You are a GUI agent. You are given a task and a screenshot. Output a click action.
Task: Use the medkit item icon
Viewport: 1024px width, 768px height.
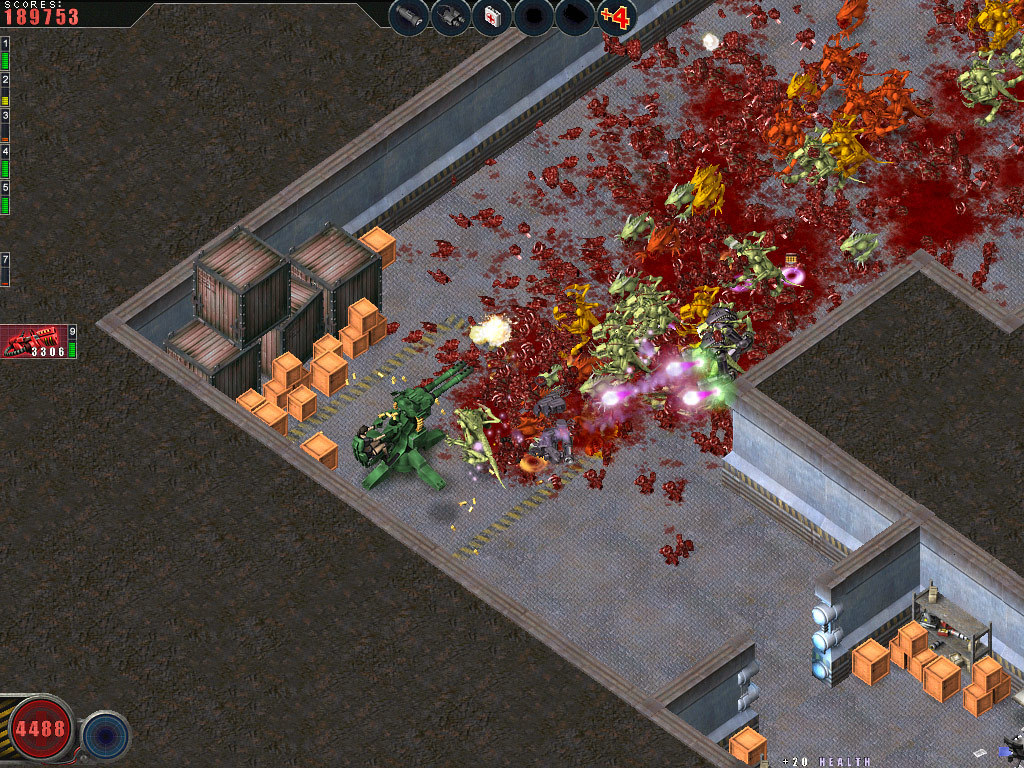coord(492,16)
